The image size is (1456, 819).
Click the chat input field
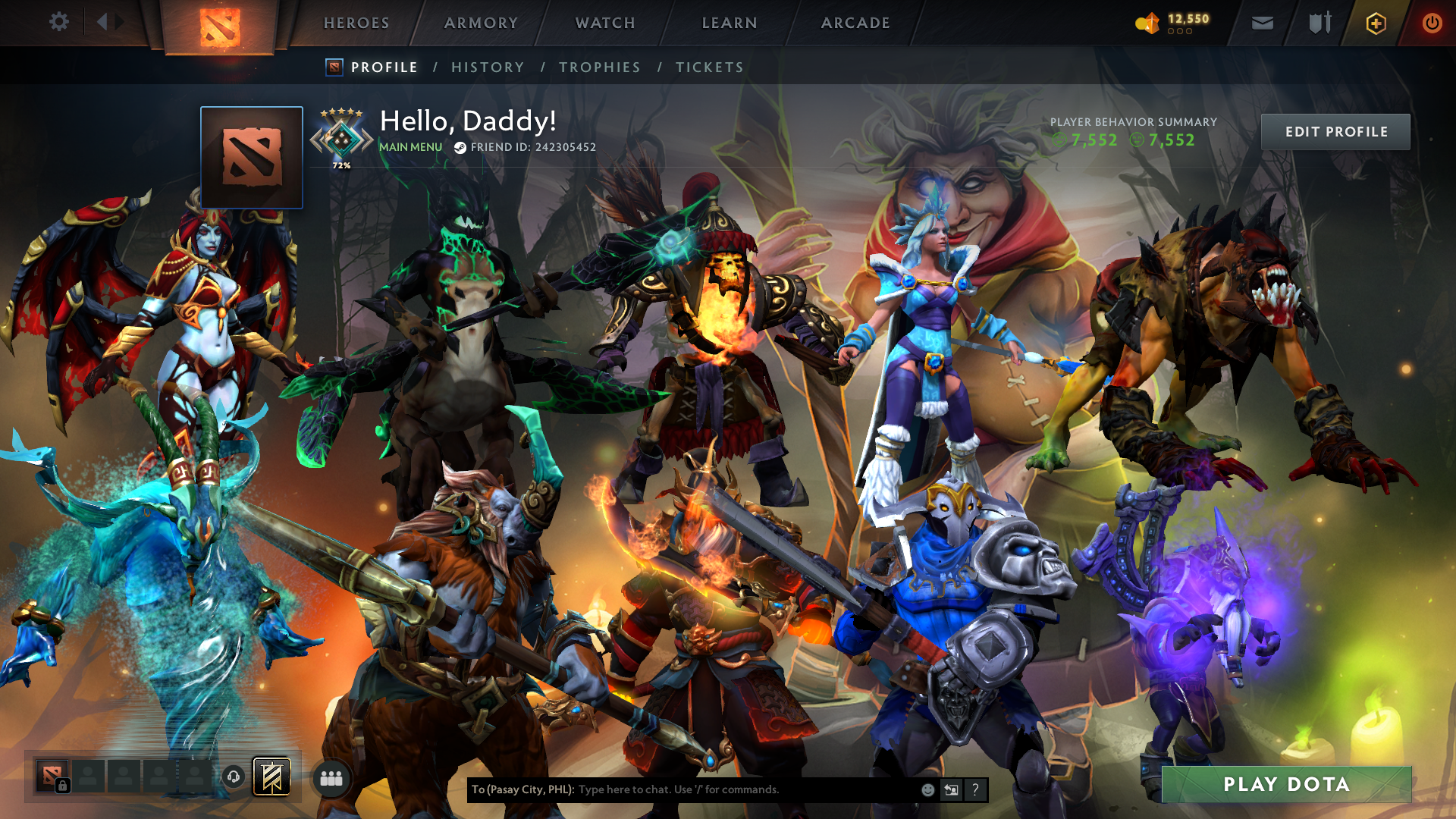720,789
